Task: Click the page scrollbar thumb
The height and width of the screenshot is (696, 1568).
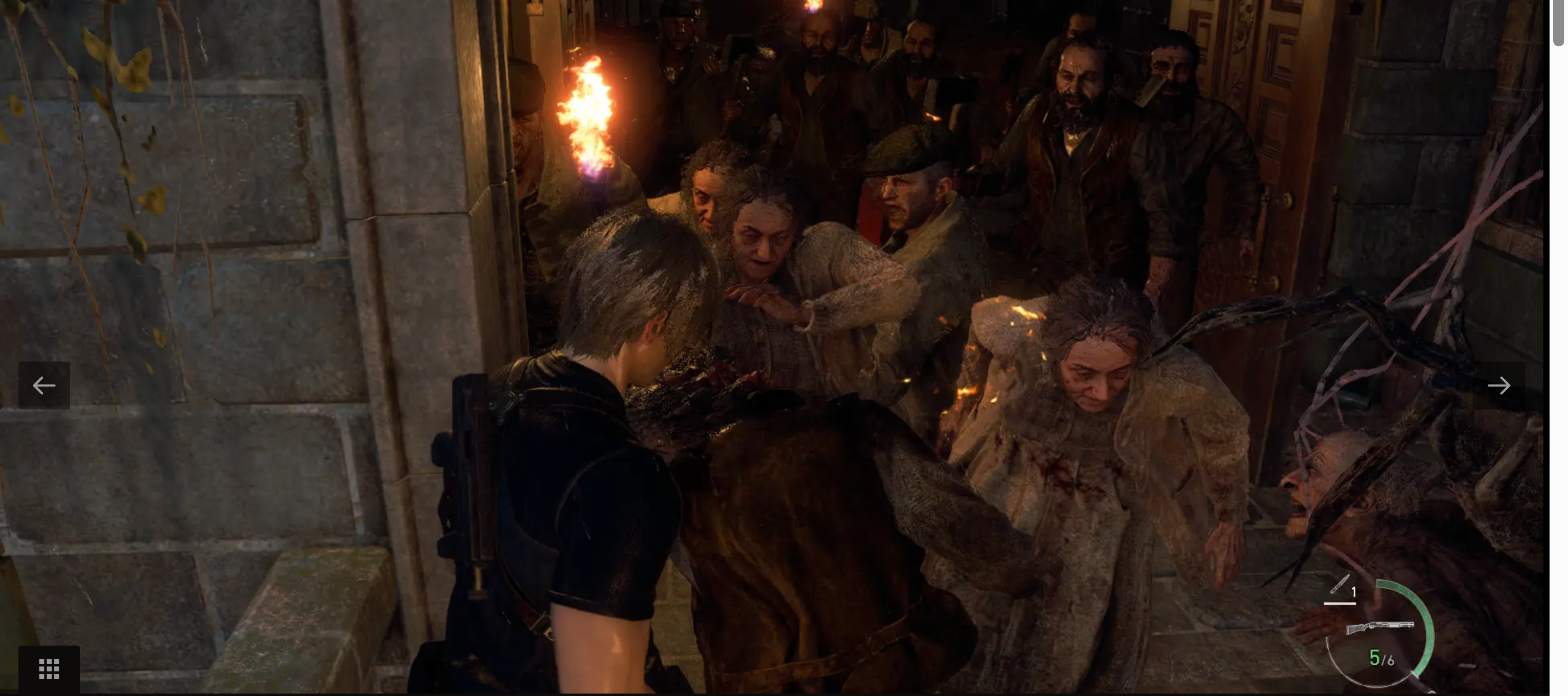Action: click(x=1558, y=23)
